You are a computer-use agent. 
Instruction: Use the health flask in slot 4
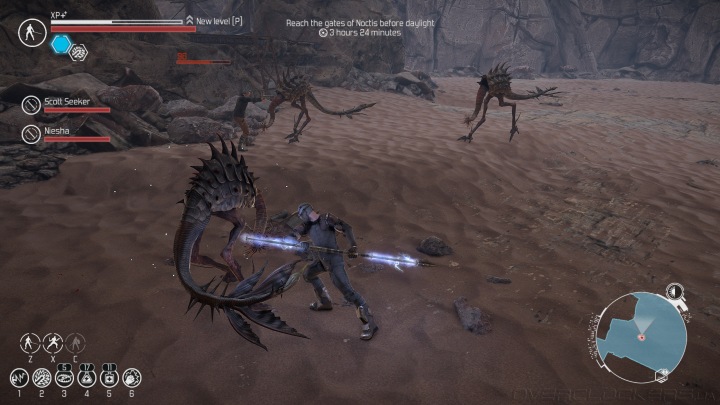click(86, 378)
